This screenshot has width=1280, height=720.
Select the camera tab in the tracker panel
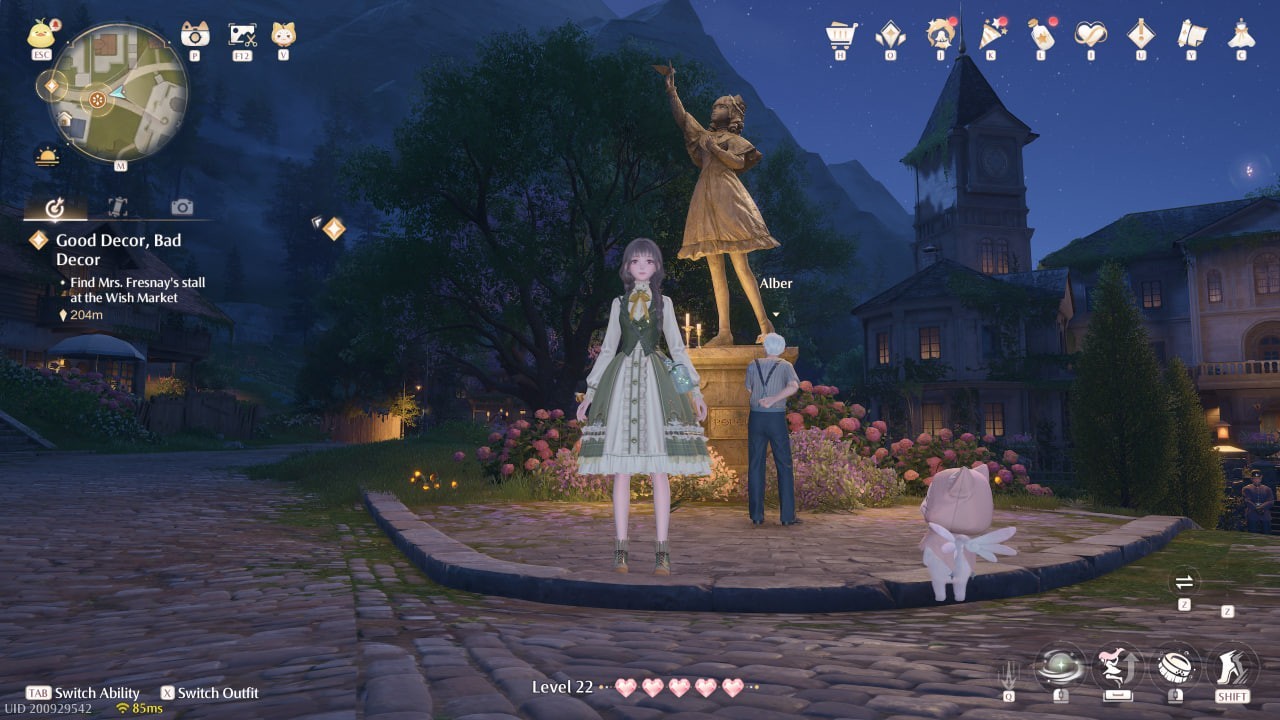pos(180,207)
